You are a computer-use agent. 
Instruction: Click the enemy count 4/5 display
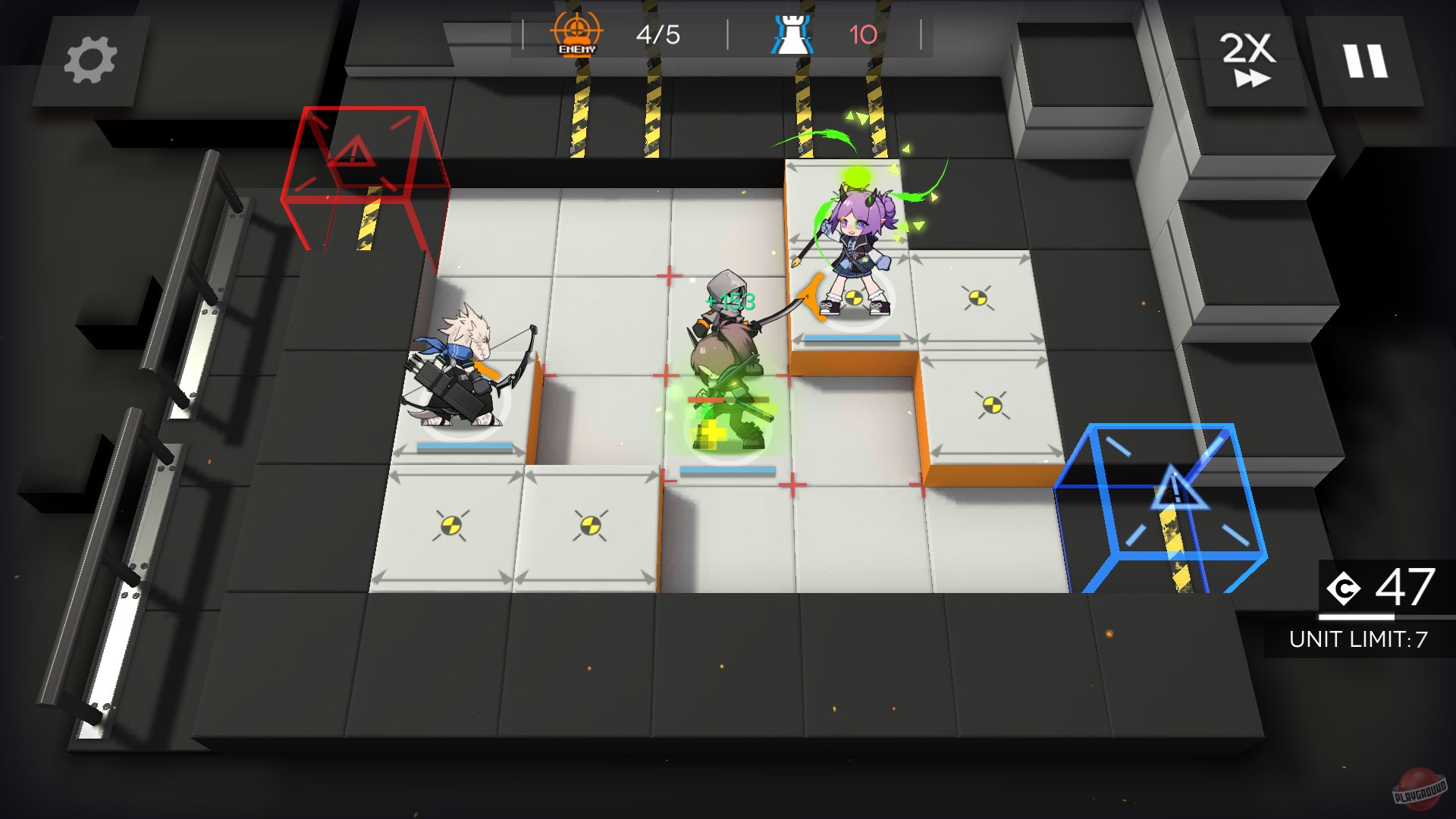[x=657, y=34]
